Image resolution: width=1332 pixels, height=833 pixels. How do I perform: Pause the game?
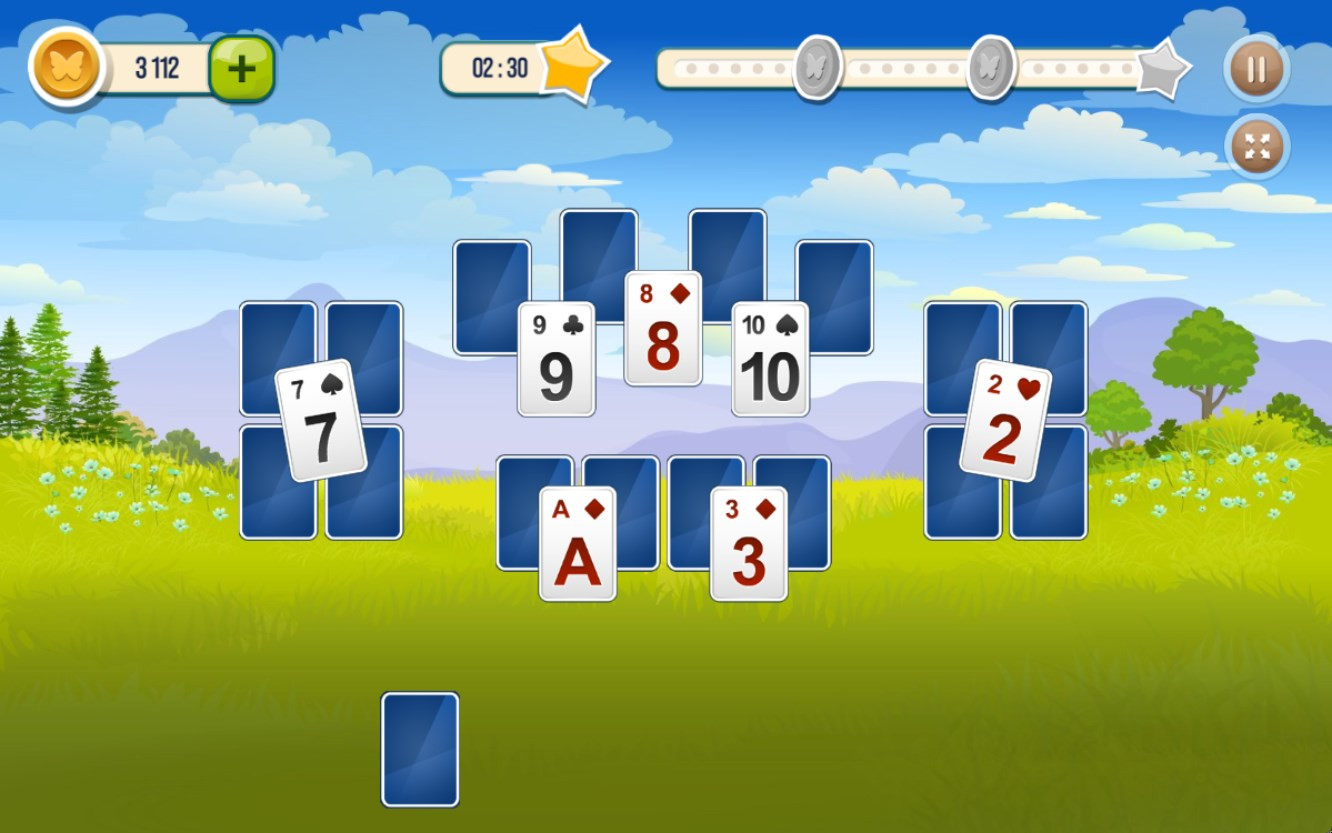(1256, 69)
